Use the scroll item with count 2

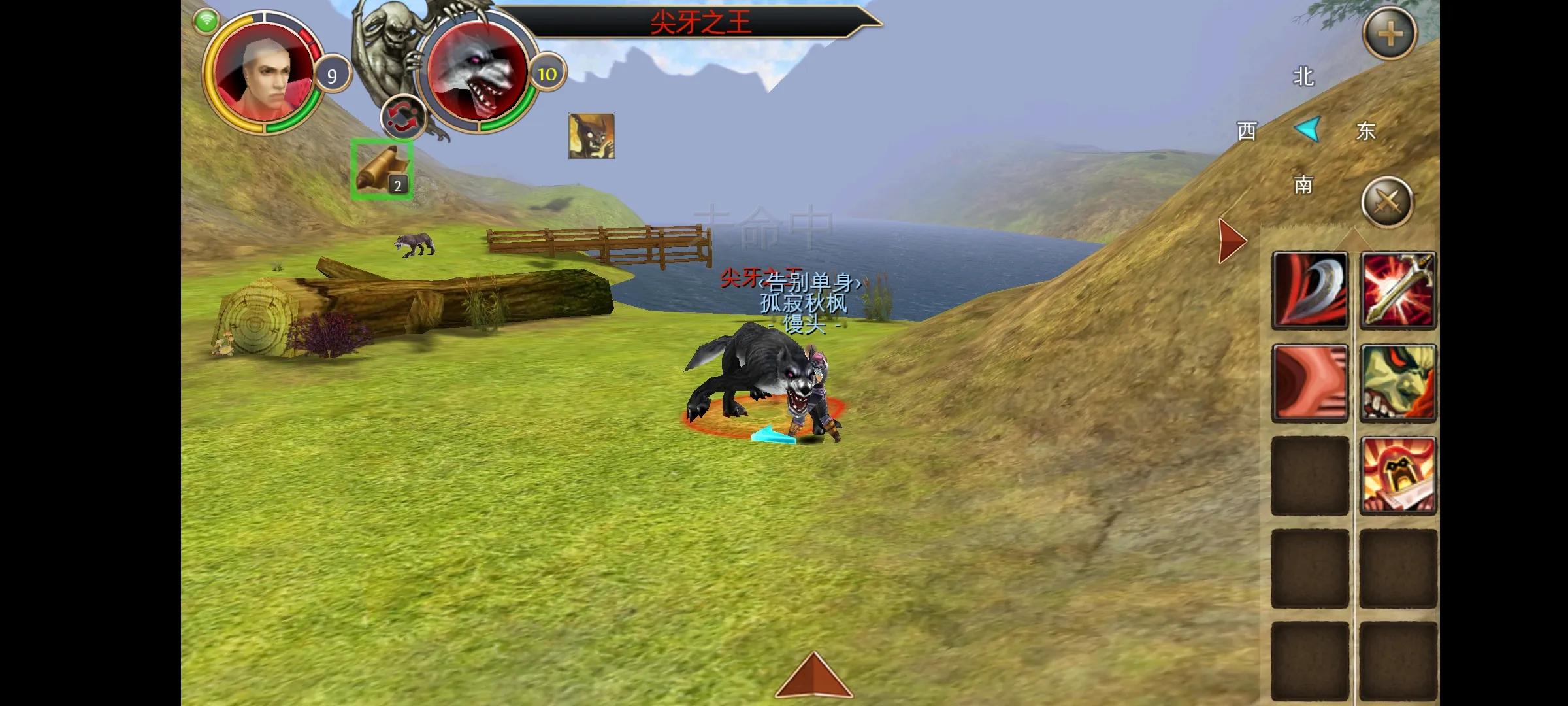point(382,169)
